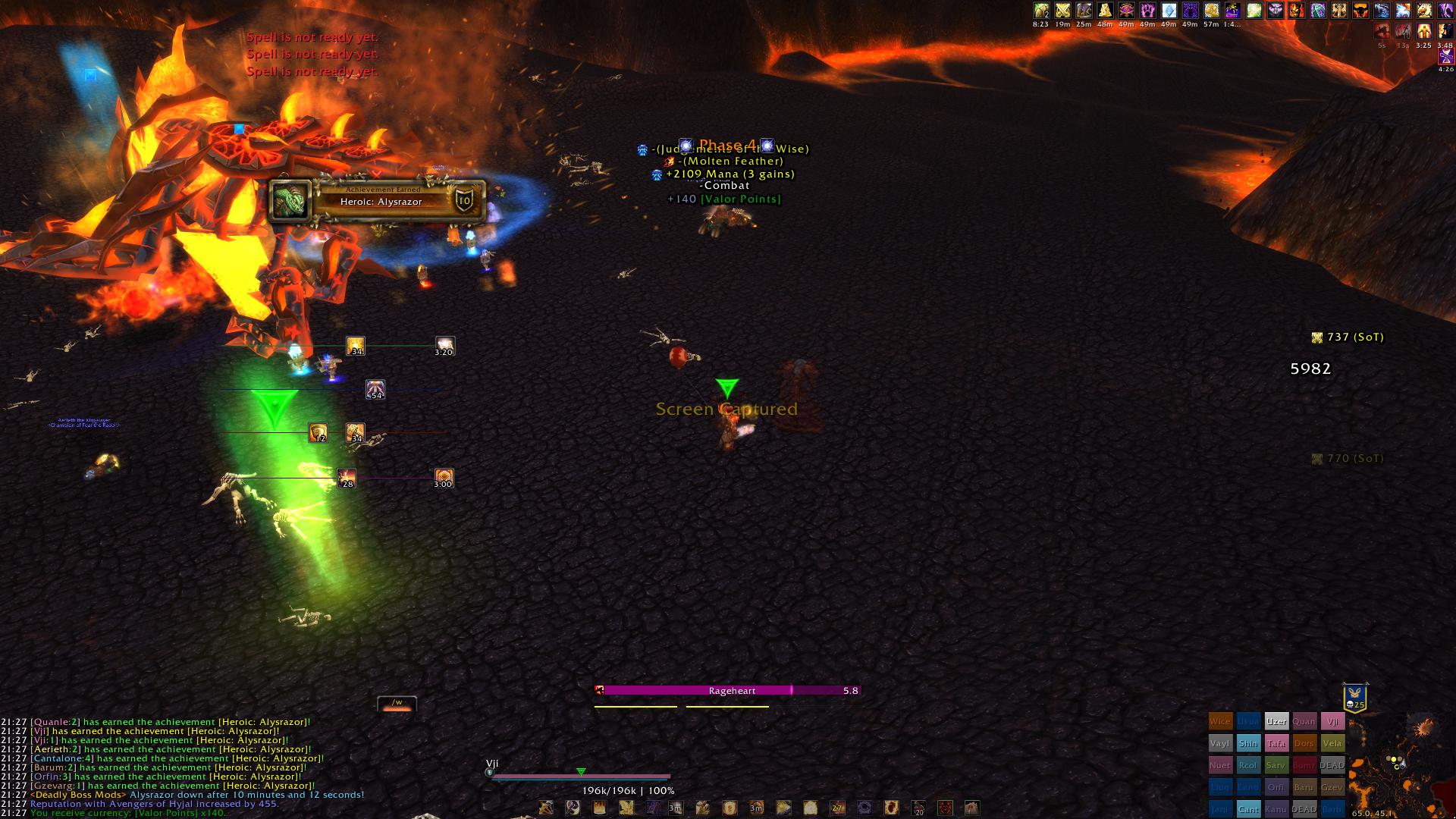The height and width of the screenshot is (819, 1456).
Task: Select the Wice raid frame
Action: pyautogui.click(x=1219, y=721)
